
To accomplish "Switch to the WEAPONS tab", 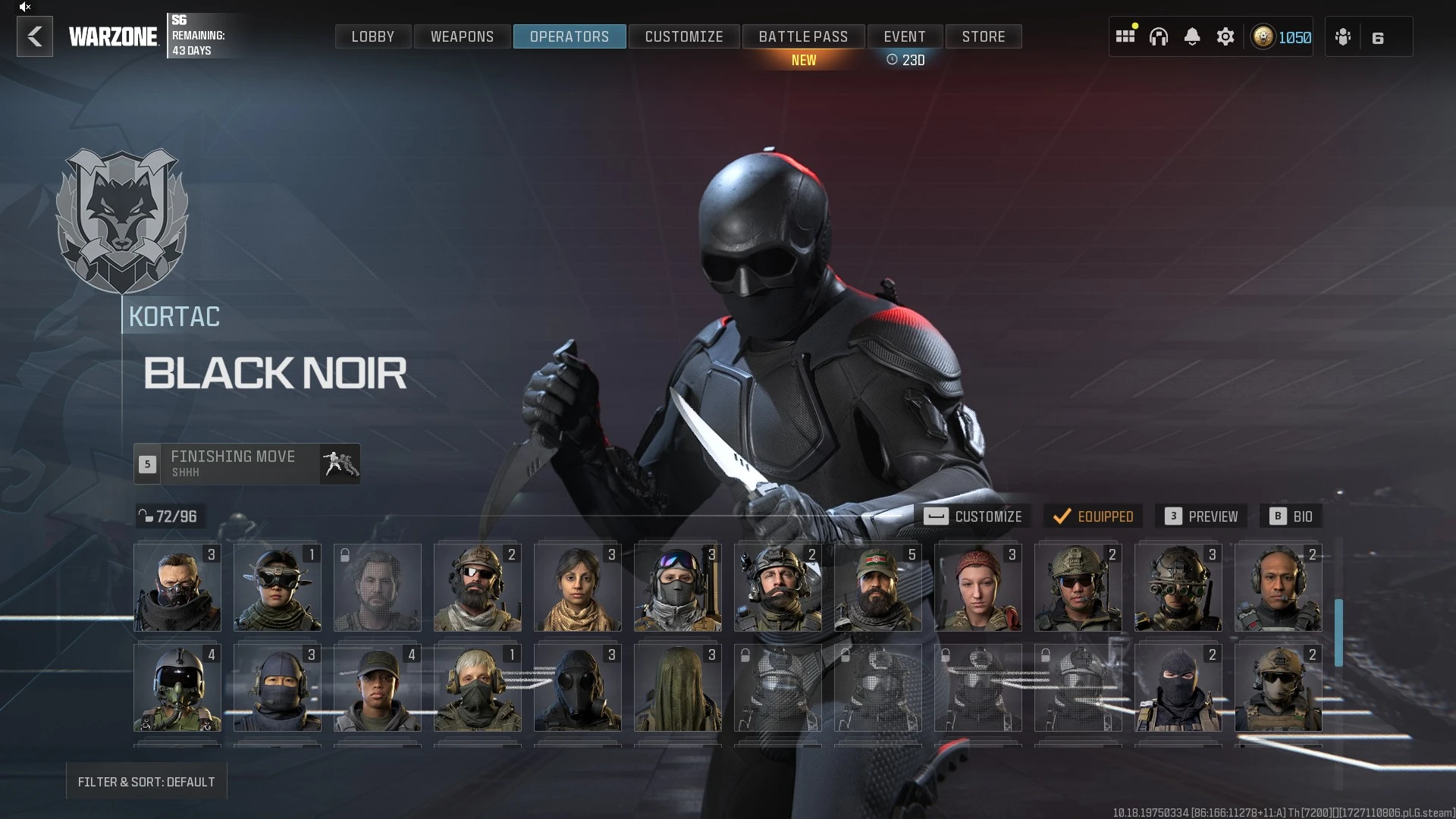I will tap(462, 36).
